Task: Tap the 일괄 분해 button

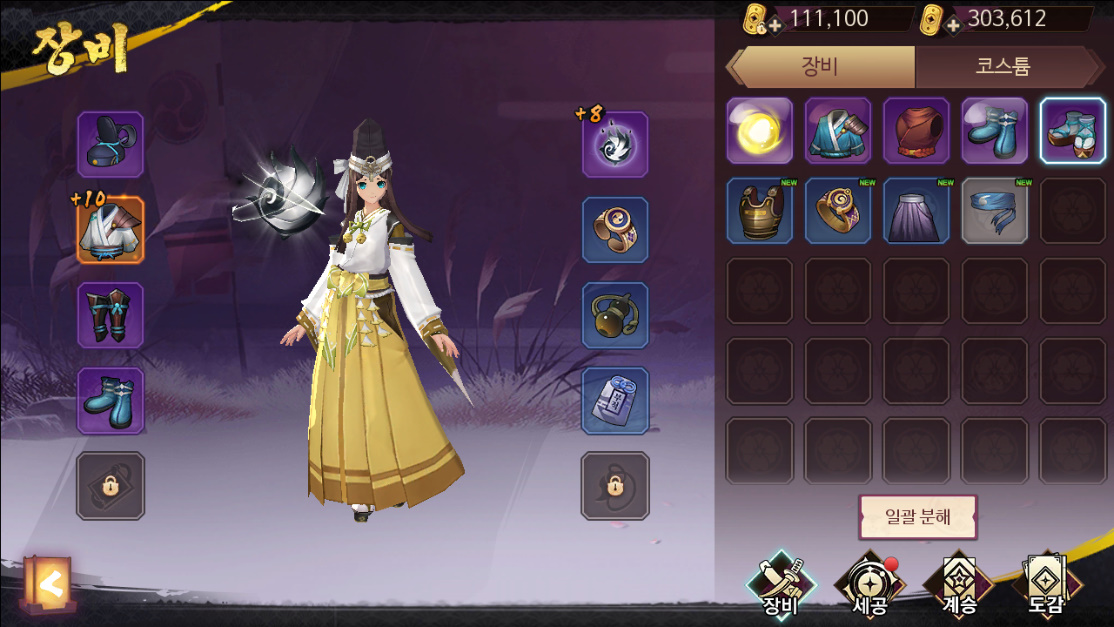Action: pyautogui.click(x=917, y=518)
